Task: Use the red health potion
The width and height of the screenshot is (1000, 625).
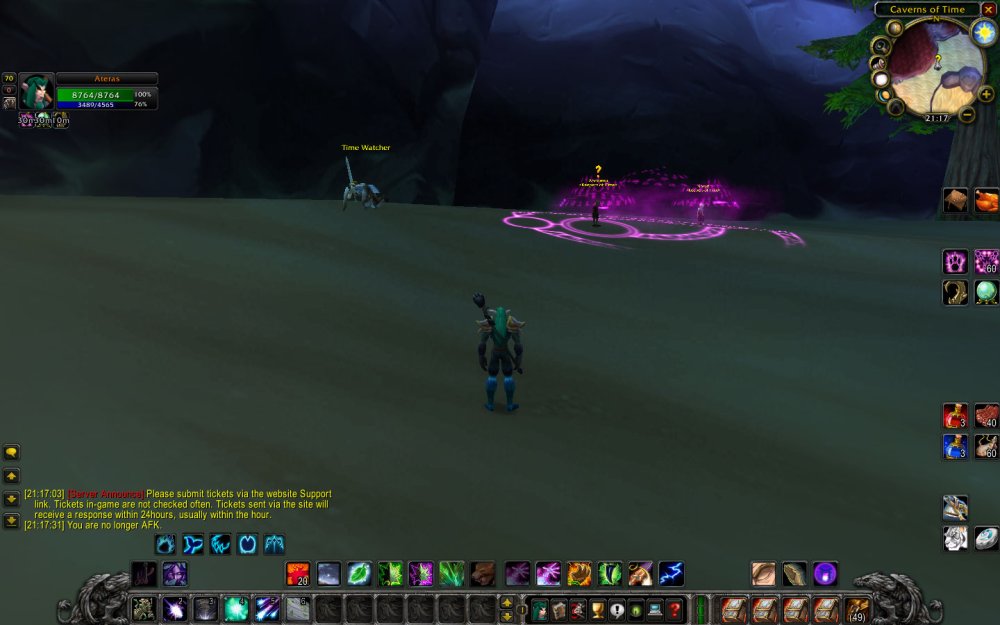Action: coord(955,415)
